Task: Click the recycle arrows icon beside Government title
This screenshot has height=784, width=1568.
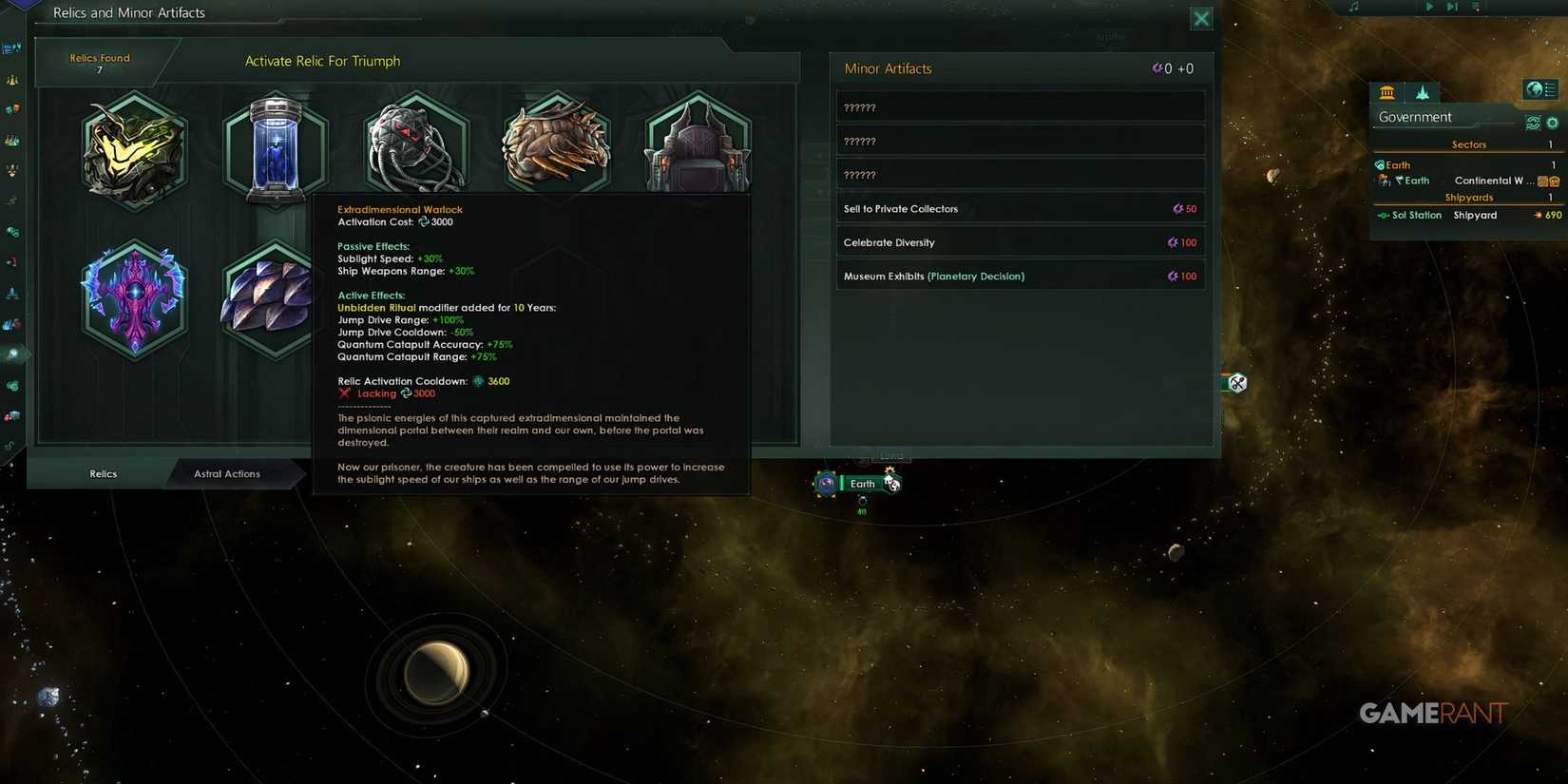Action: pyautogui.click(x=1532, y=123)
